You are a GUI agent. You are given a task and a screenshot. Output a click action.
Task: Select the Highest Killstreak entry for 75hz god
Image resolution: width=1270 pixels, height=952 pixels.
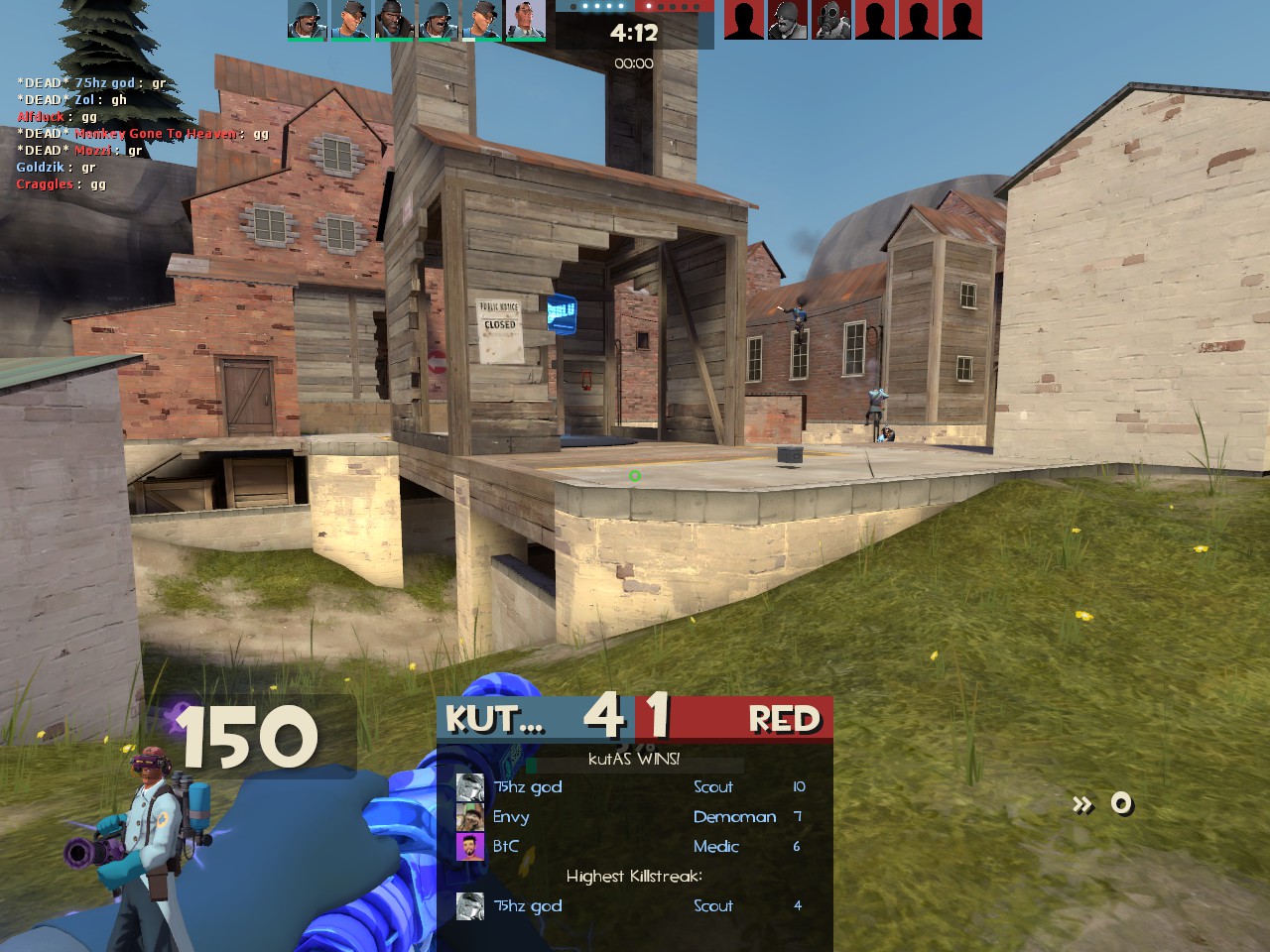point(633,905)
